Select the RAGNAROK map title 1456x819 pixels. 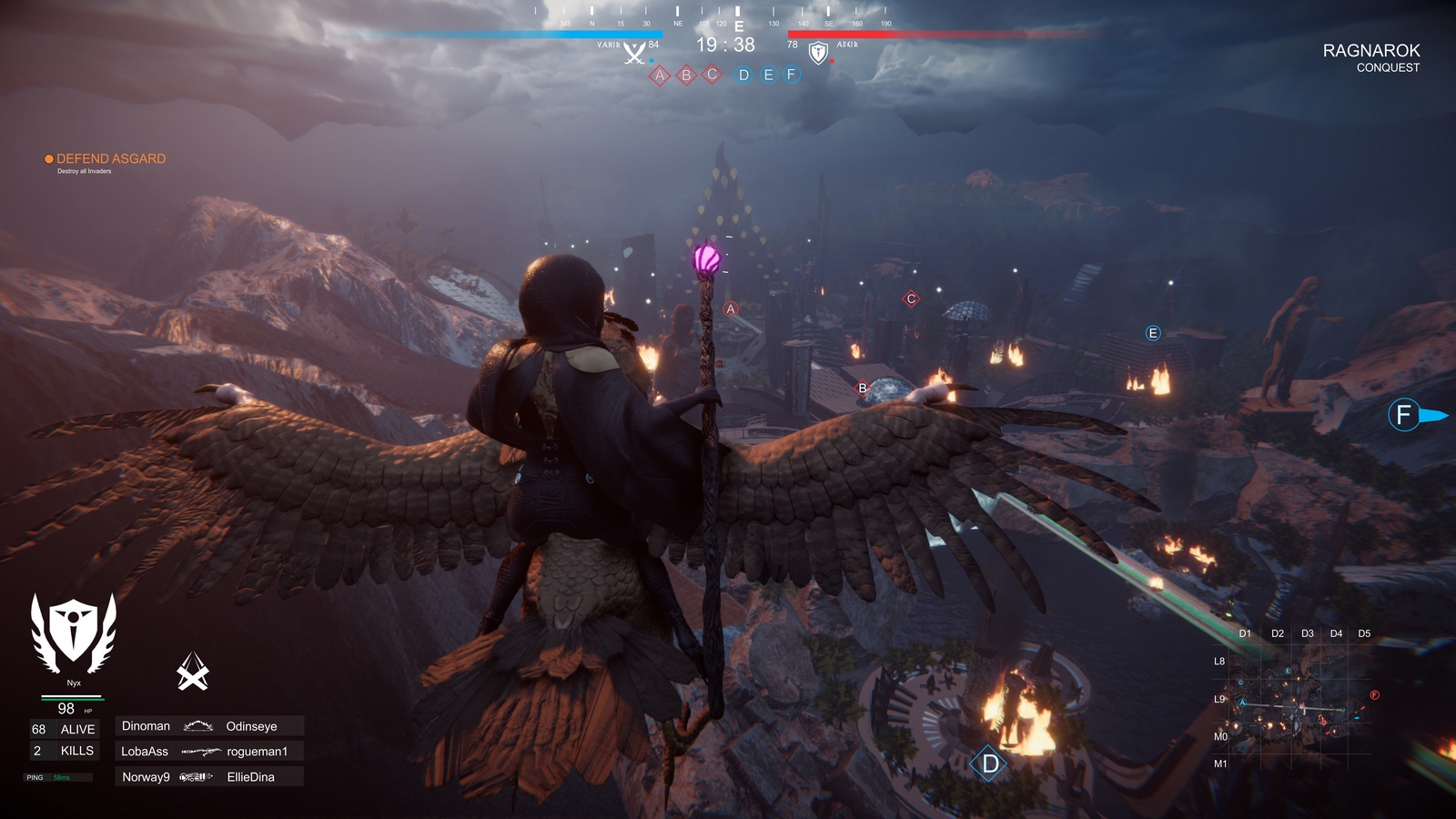tap(1372, 52)
